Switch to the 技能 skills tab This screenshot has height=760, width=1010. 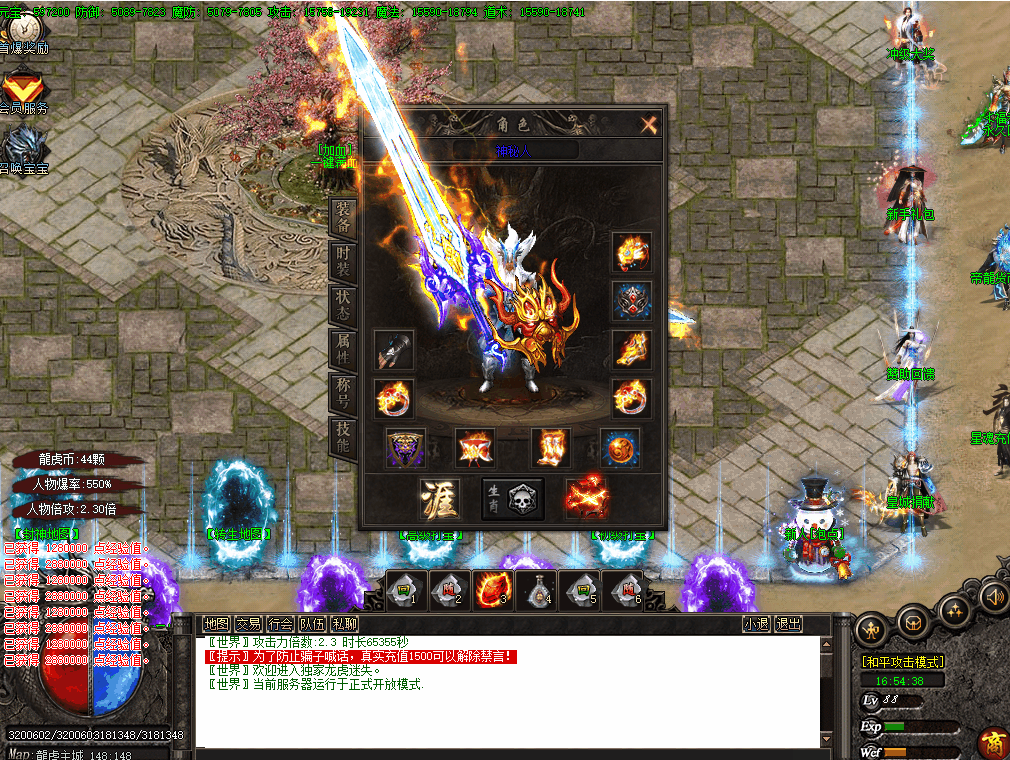342,437
